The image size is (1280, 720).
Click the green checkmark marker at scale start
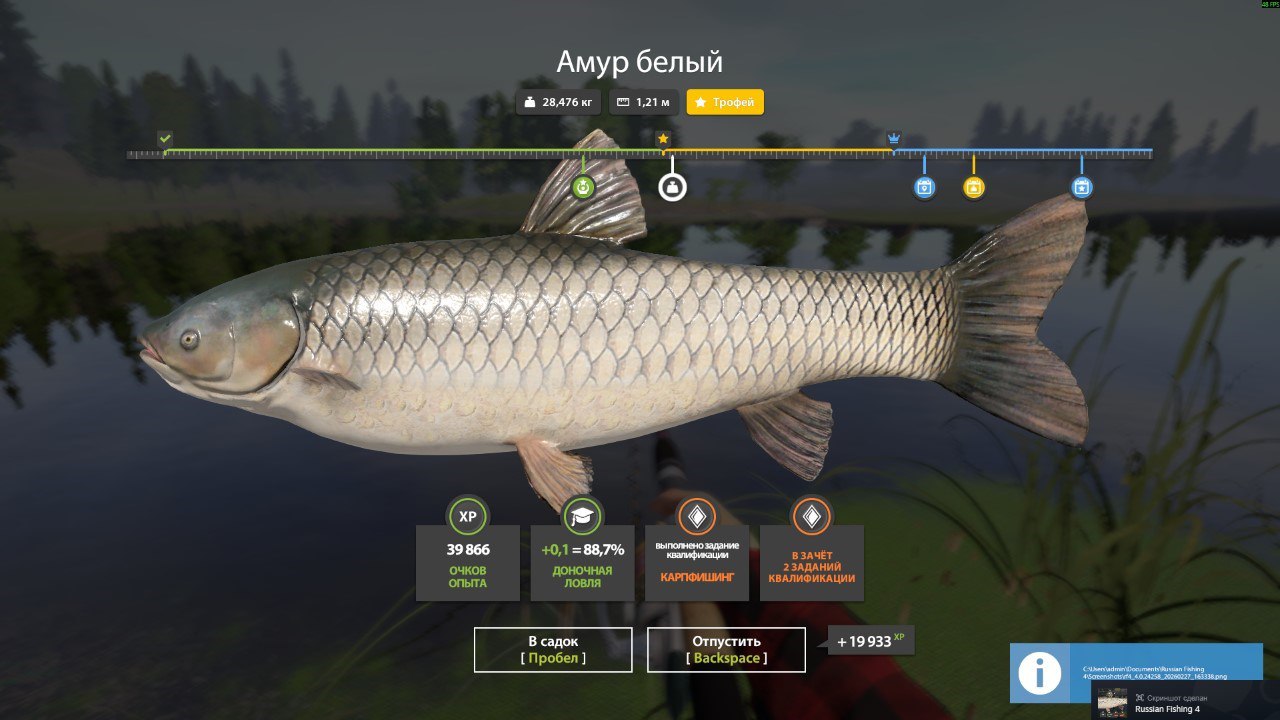coord(165,138)
